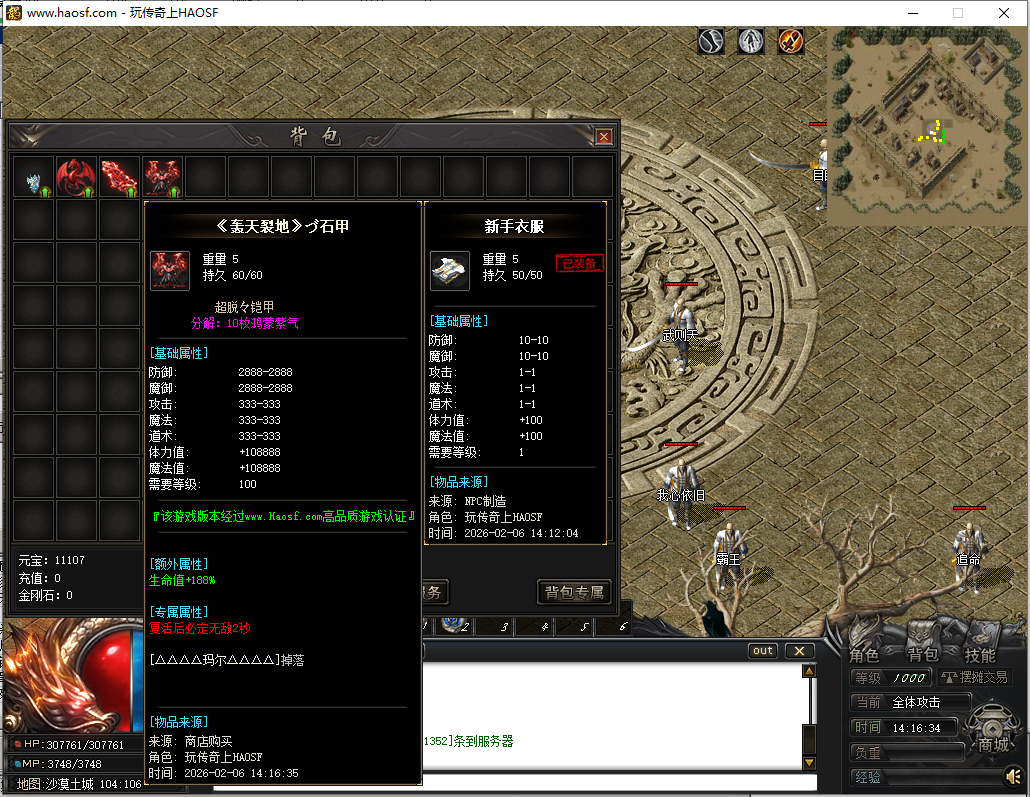Click the 背包专属 button
Screen dimensions: 1030x797
[x=574, y=592]
